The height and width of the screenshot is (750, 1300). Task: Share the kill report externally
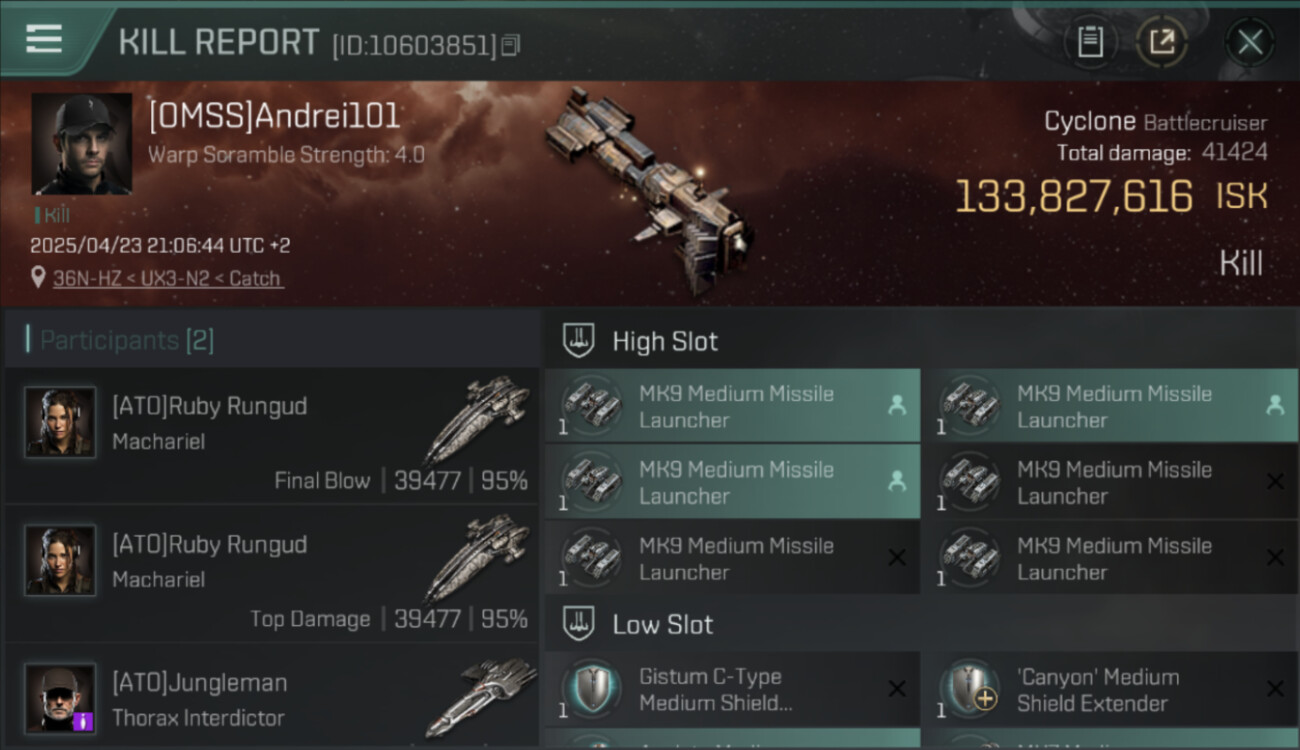coord(1161,42)
